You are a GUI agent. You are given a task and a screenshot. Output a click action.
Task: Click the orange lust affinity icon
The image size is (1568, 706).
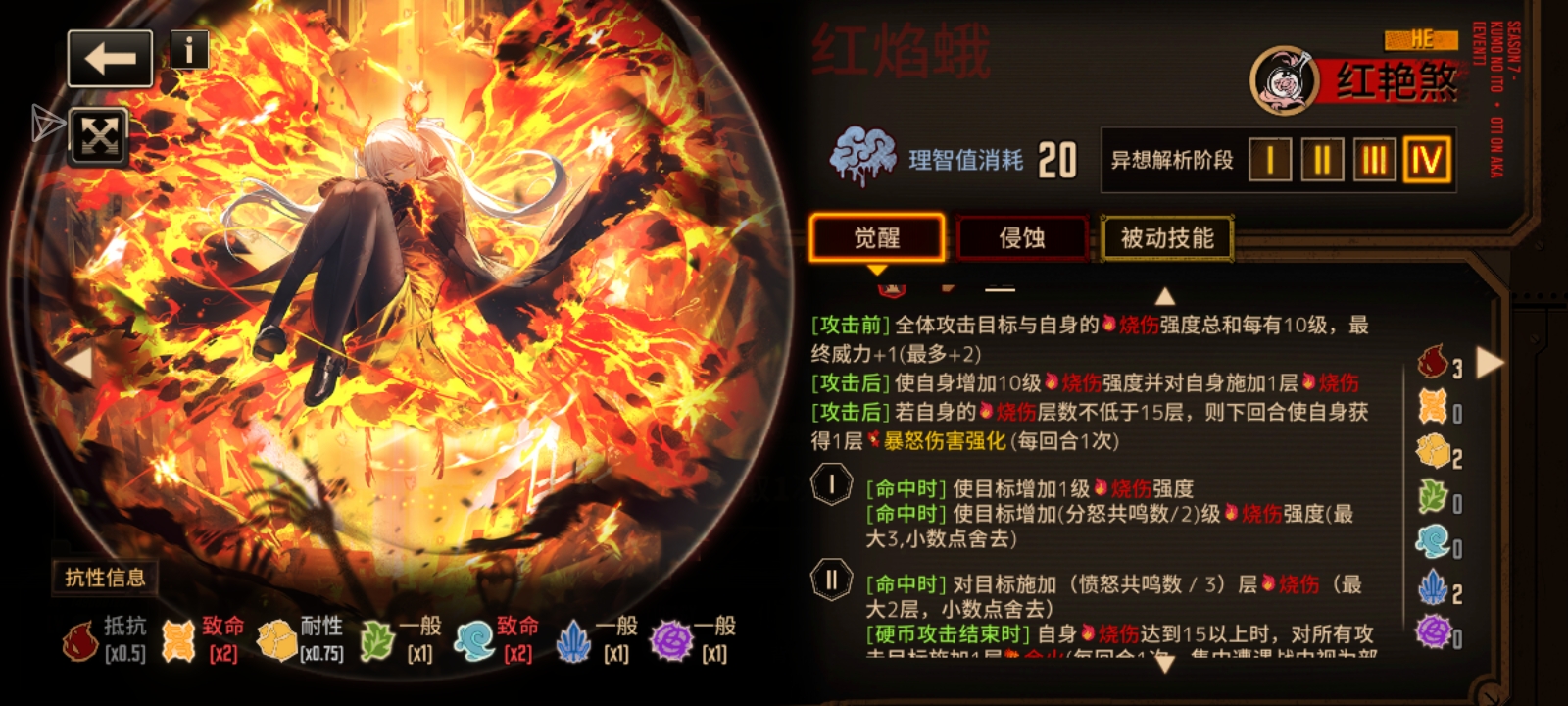[x=1433, y=405]
